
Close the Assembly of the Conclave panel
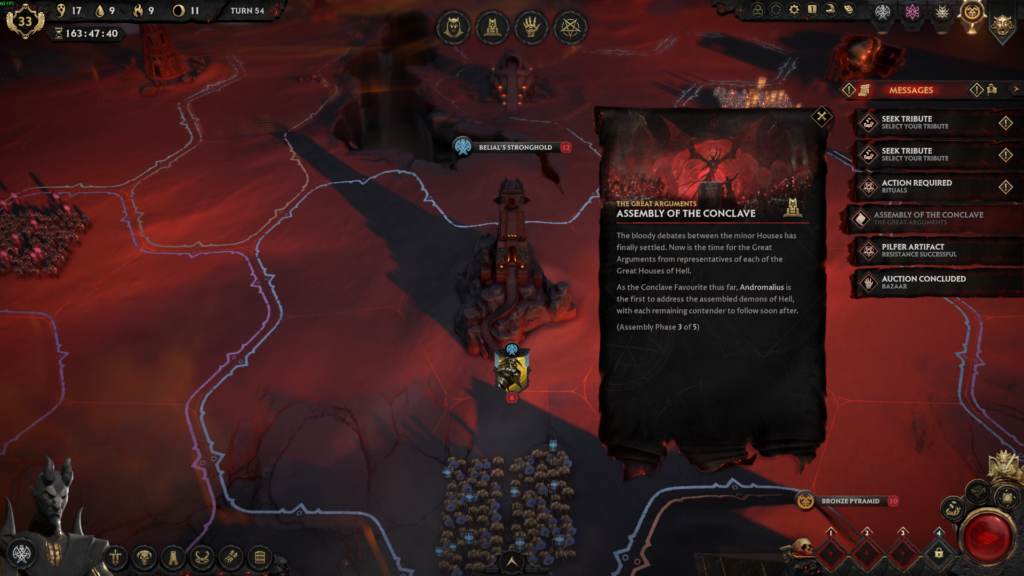tap(821, 117)
